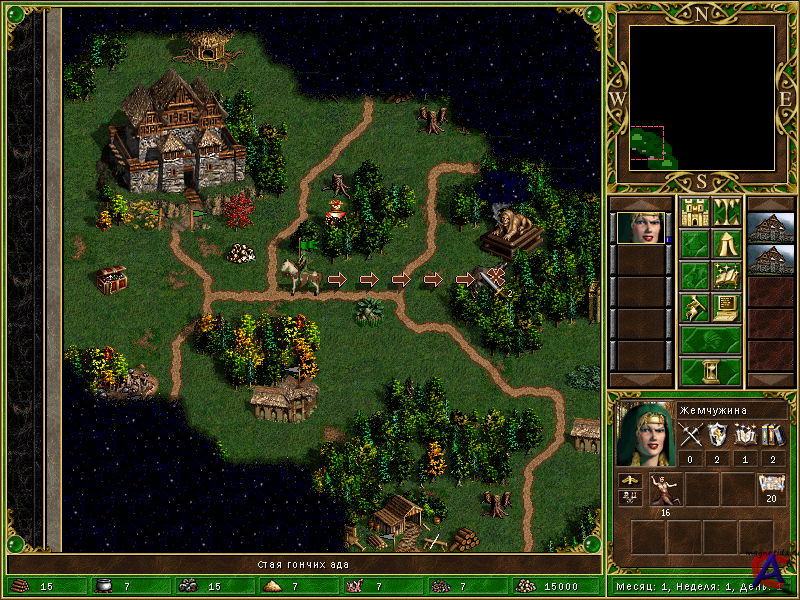Open adventure options with the sword-hand button
Viewport: 800px width, 600px height.
pyautogui.click(x=694, y=308)
